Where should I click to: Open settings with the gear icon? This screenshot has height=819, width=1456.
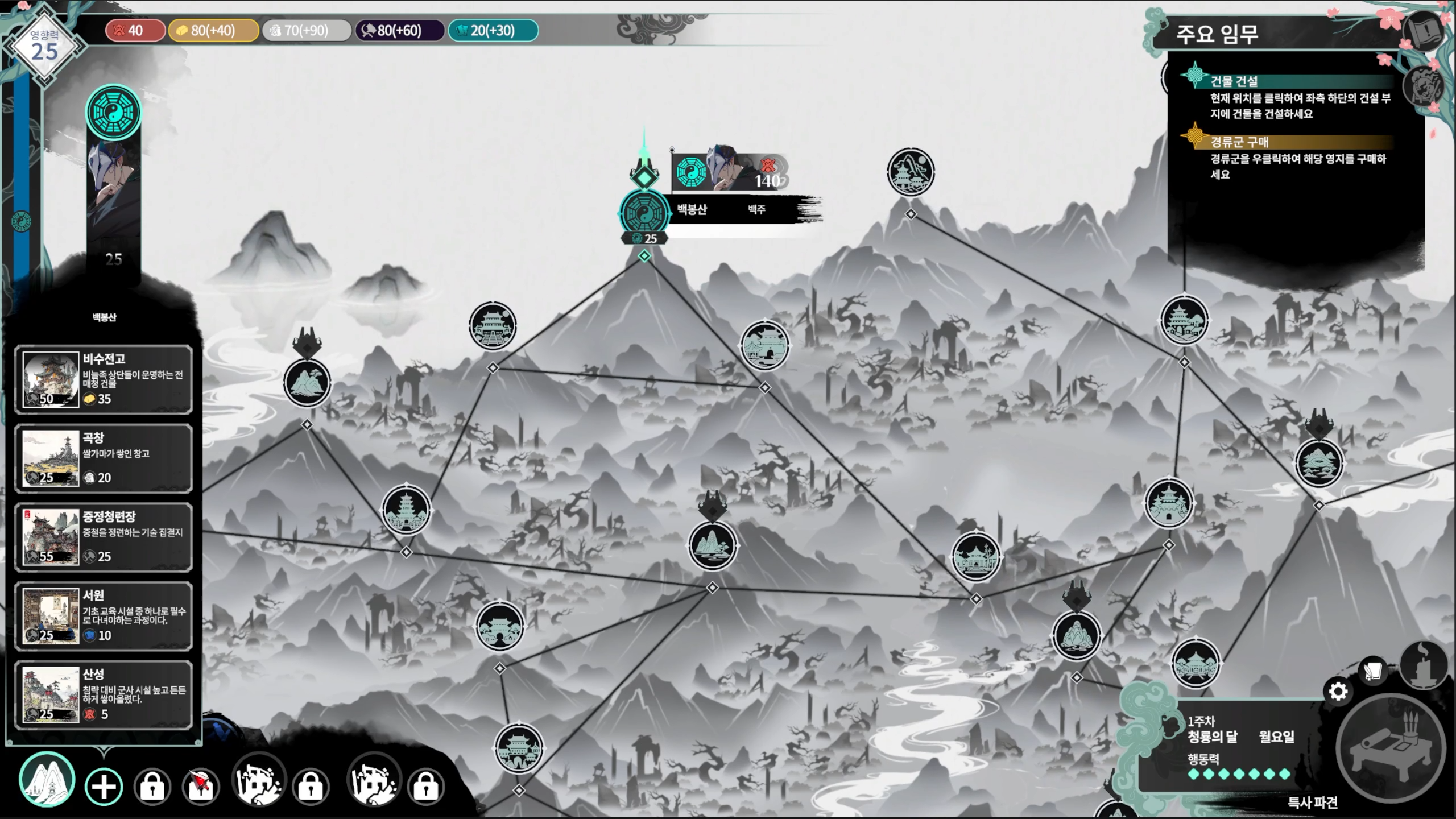pyautogui.click(x=1338, y=692)
